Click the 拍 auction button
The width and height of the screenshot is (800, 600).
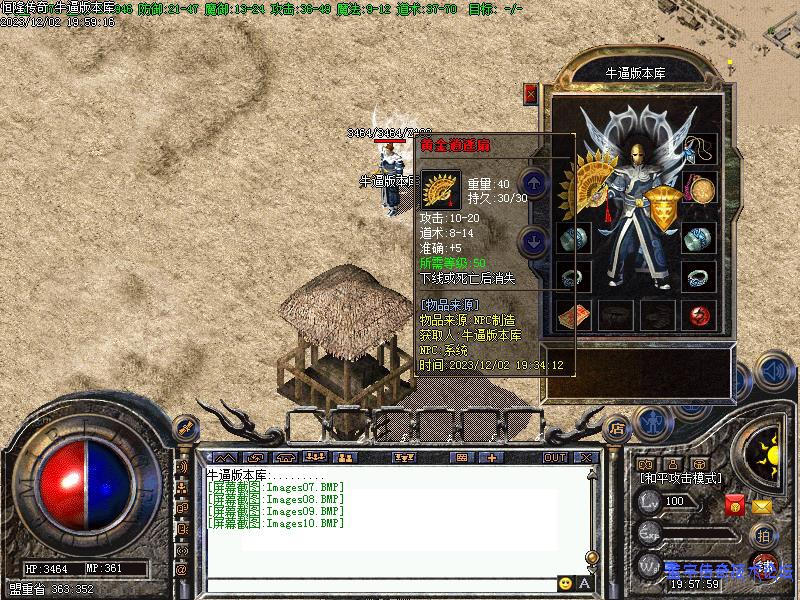pyautogui.click(x=763, y=535)
